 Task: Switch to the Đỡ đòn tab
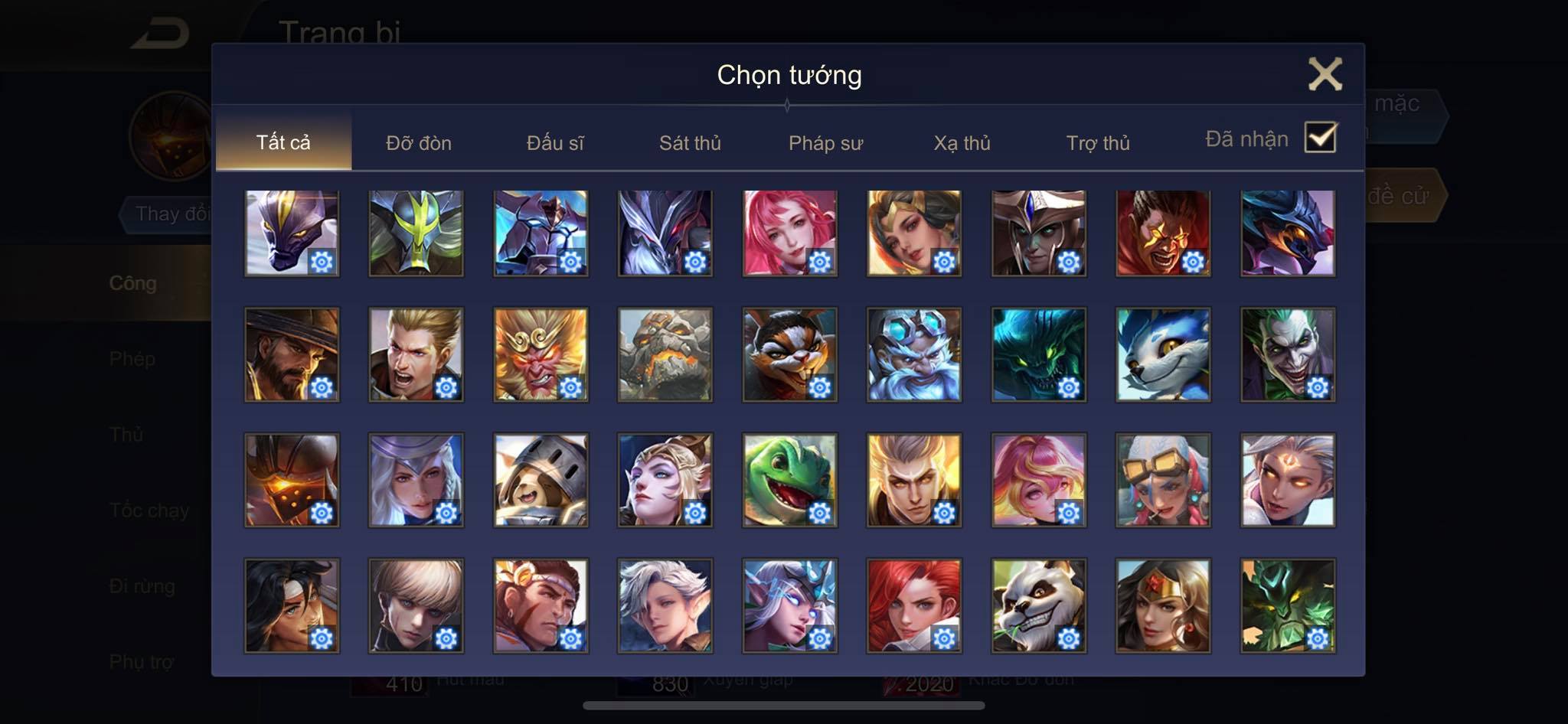(418, 143)
